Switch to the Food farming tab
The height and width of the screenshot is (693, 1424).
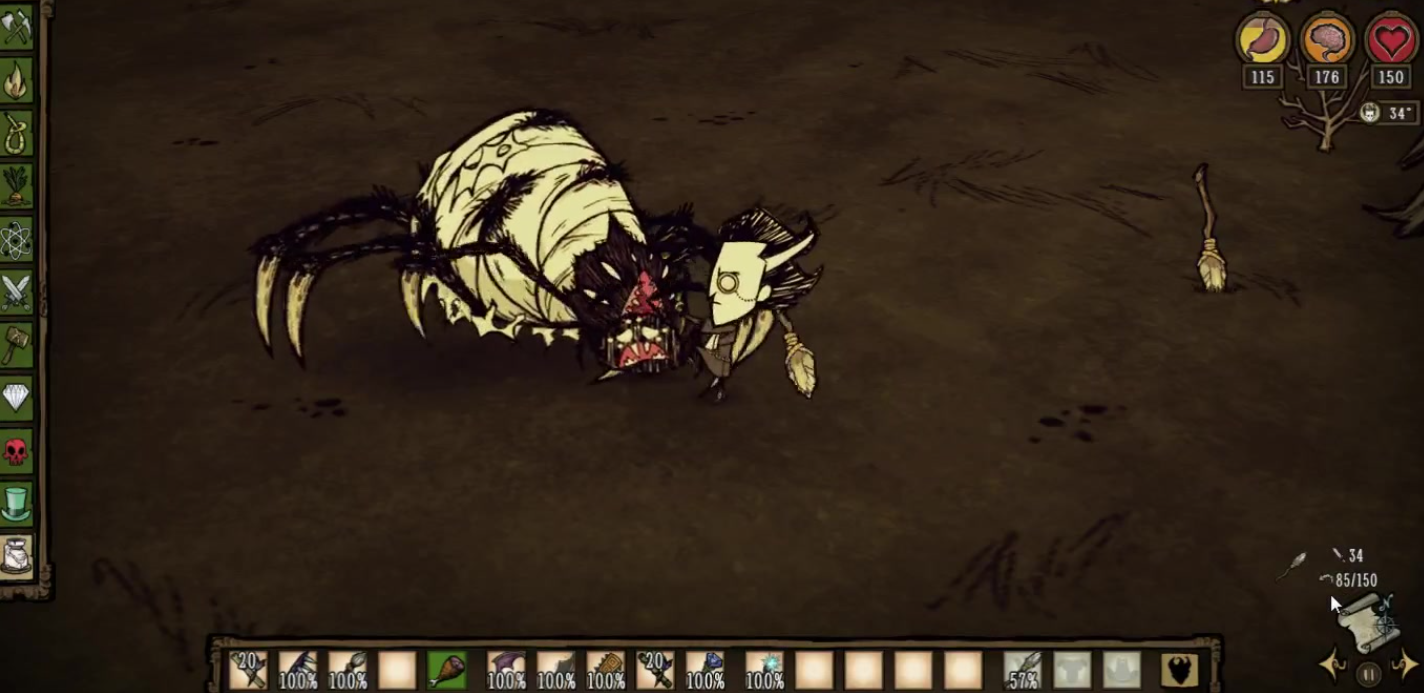[x=17, y=186]
